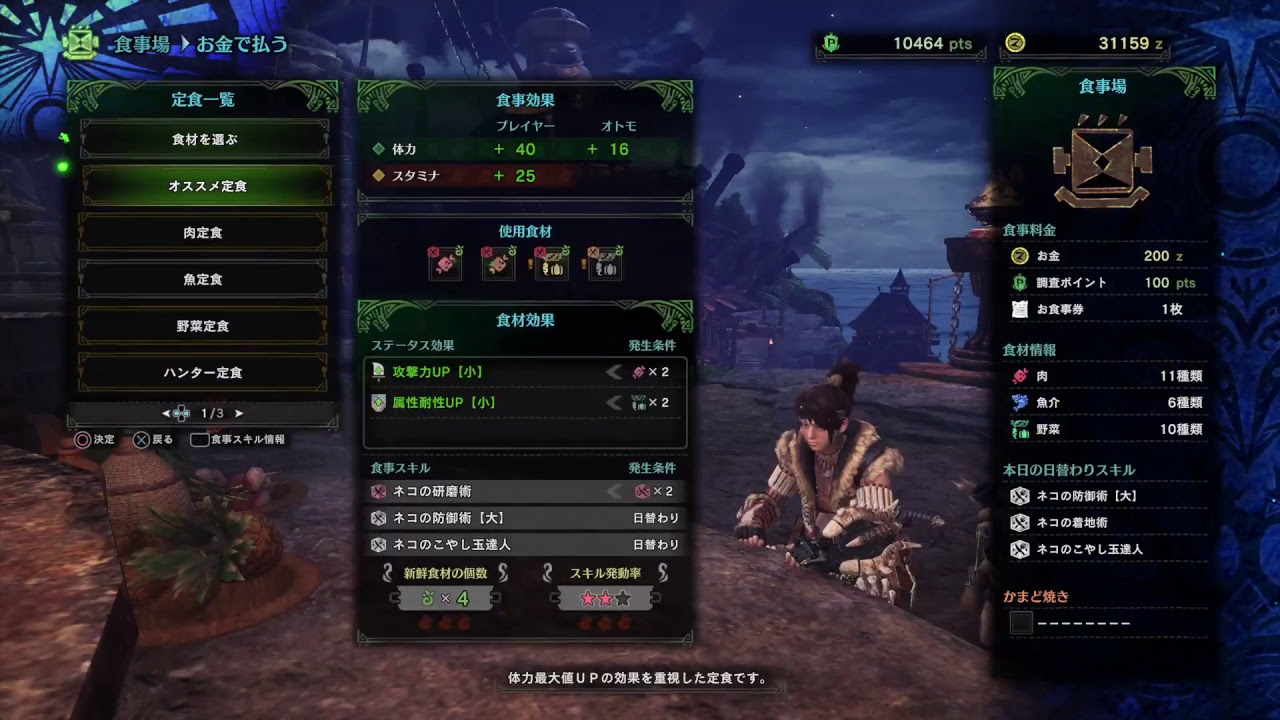
Task: Select the fish ingredient icon showing 6種類
Action: [x=1018, y=404]
